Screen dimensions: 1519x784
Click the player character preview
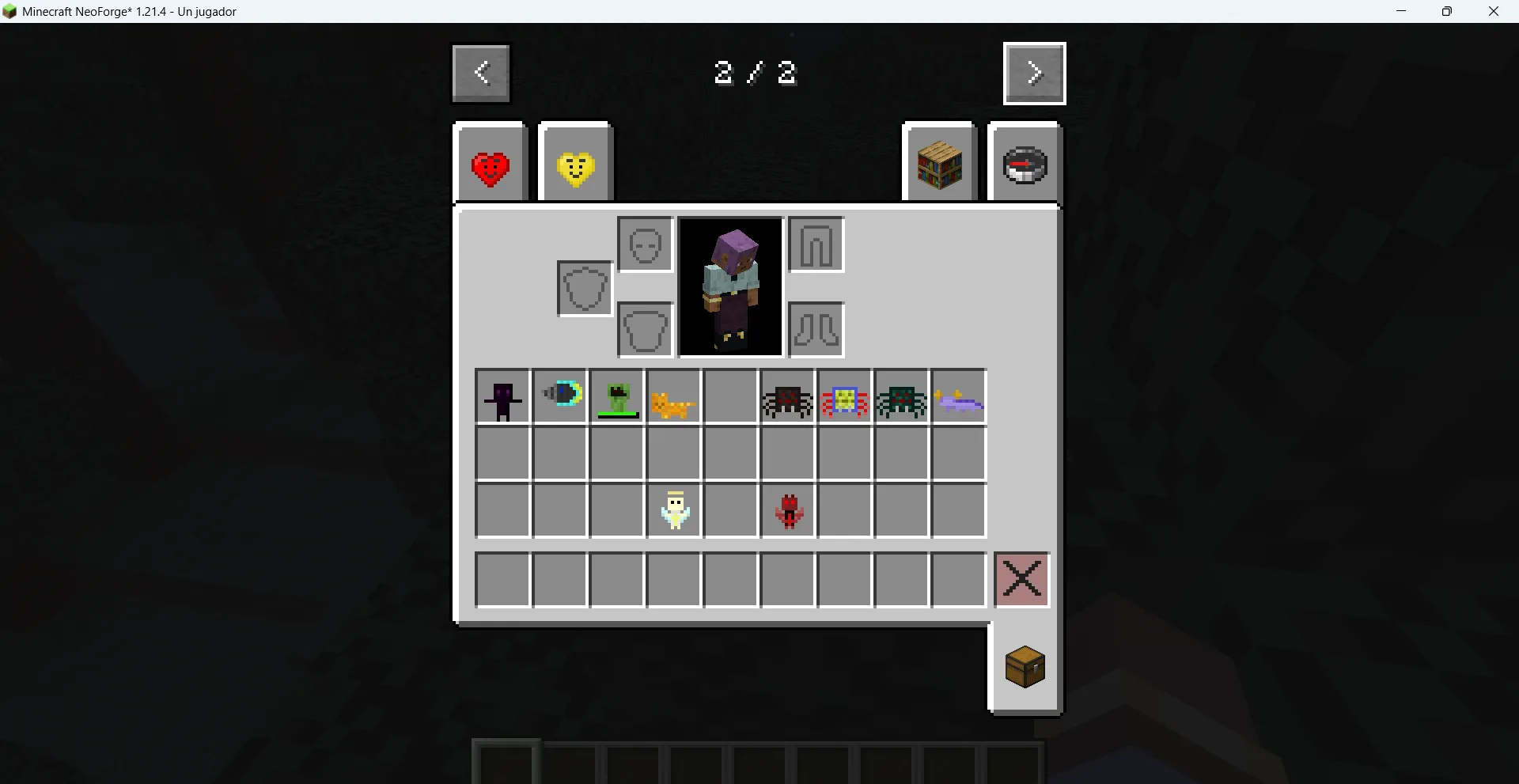(729, 286)
